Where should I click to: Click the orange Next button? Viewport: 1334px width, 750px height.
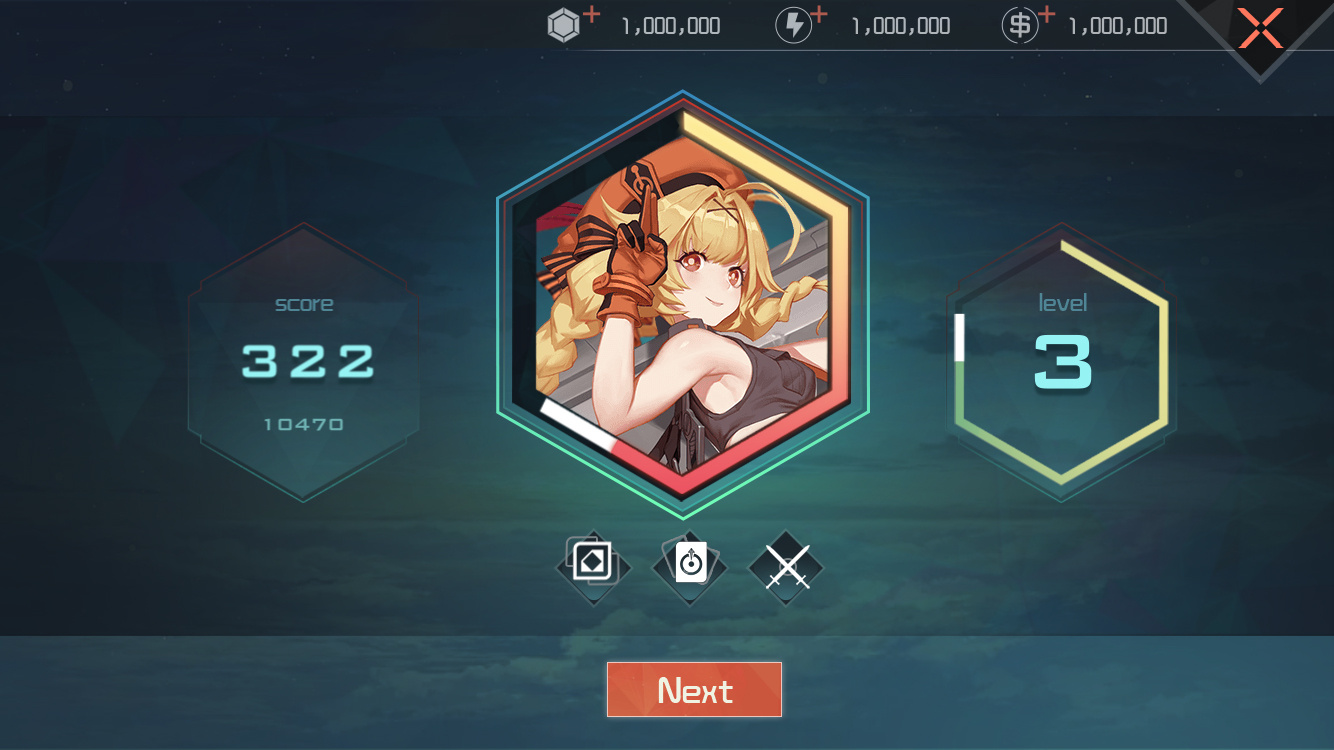coord(694,690)
